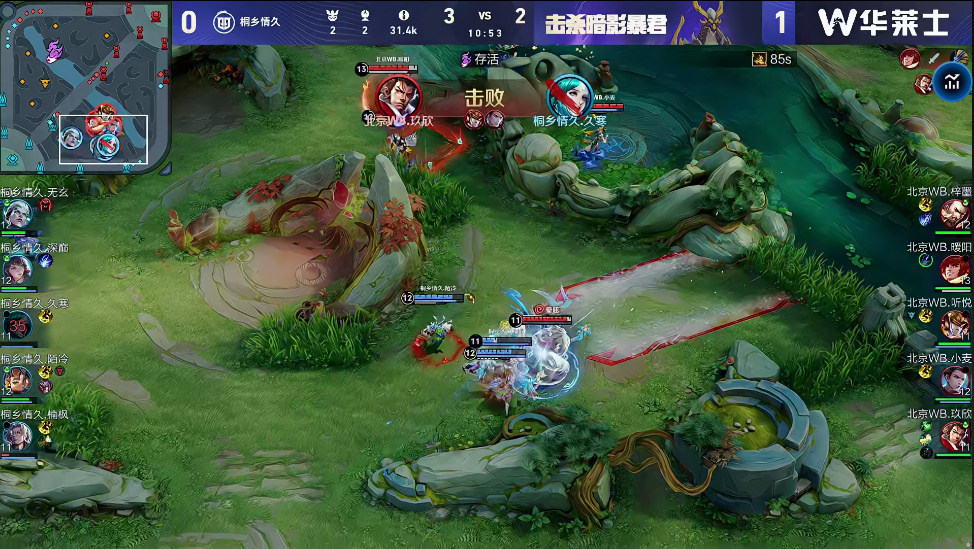Click the 击杀暗影暴君 objective banner
The height and width of the screenshot is (549, 974).
[606, 23]
